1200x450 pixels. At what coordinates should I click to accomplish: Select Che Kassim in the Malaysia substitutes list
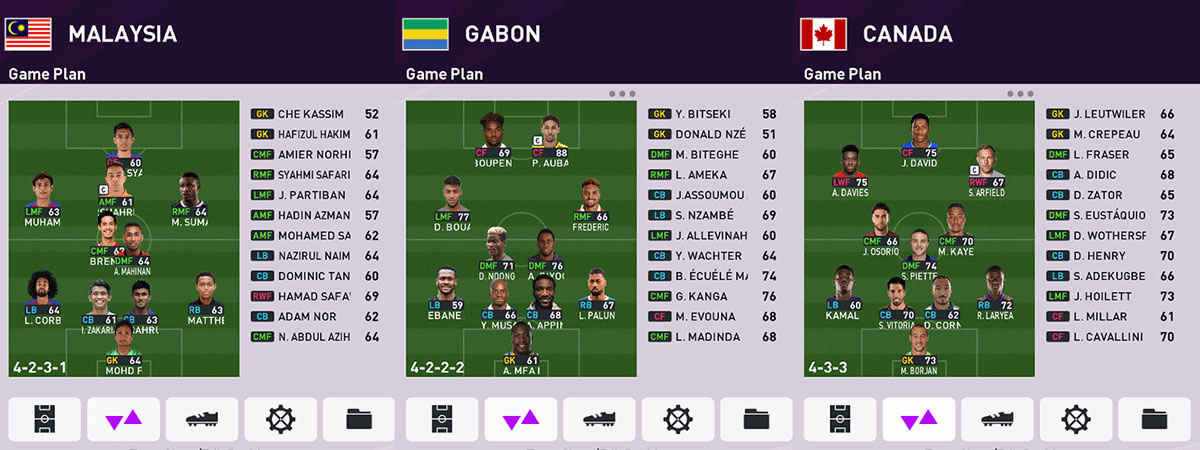pos(314,114)
